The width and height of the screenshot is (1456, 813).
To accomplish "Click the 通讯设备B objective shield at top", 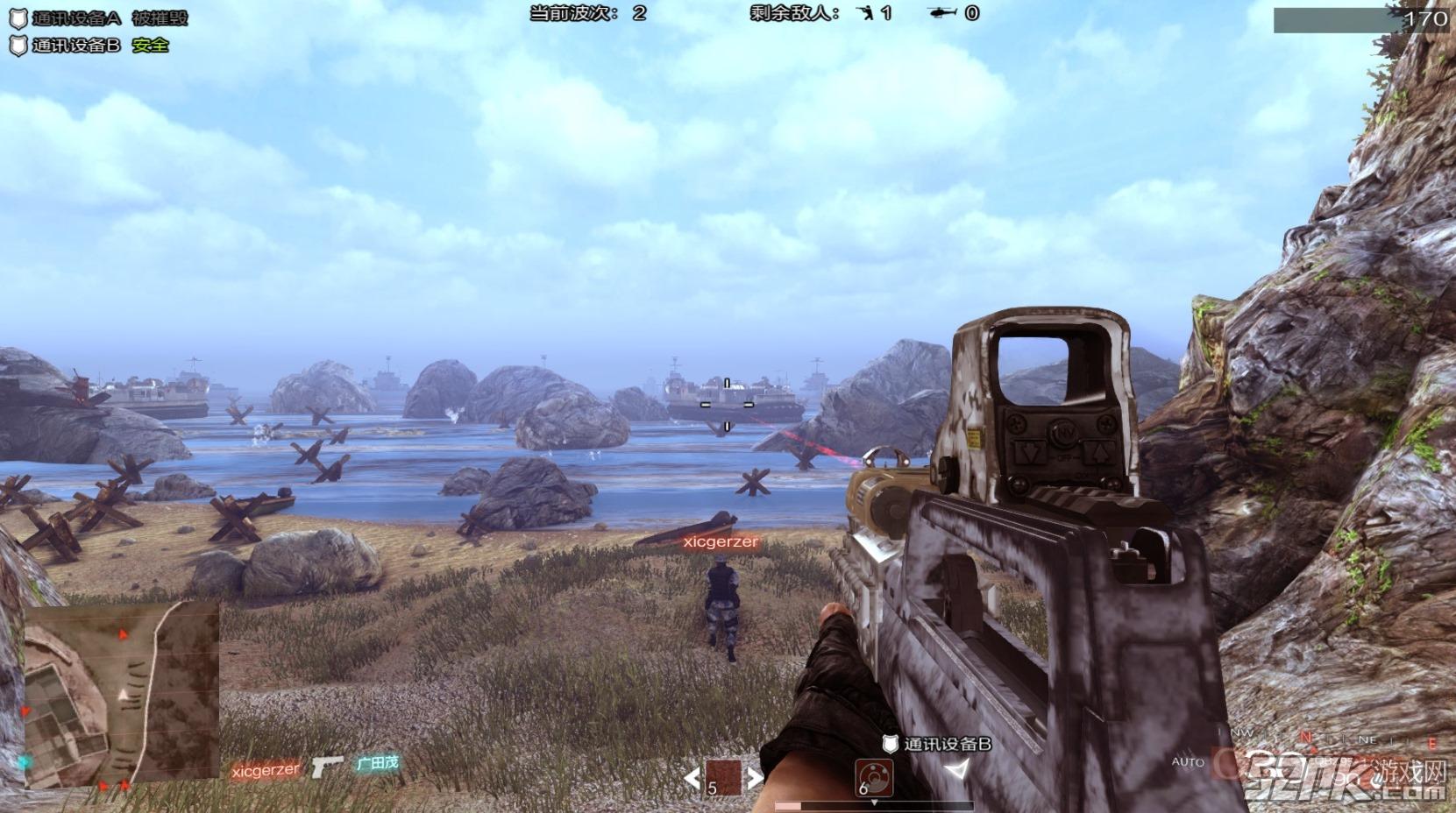I will click(x=18, y=46).
